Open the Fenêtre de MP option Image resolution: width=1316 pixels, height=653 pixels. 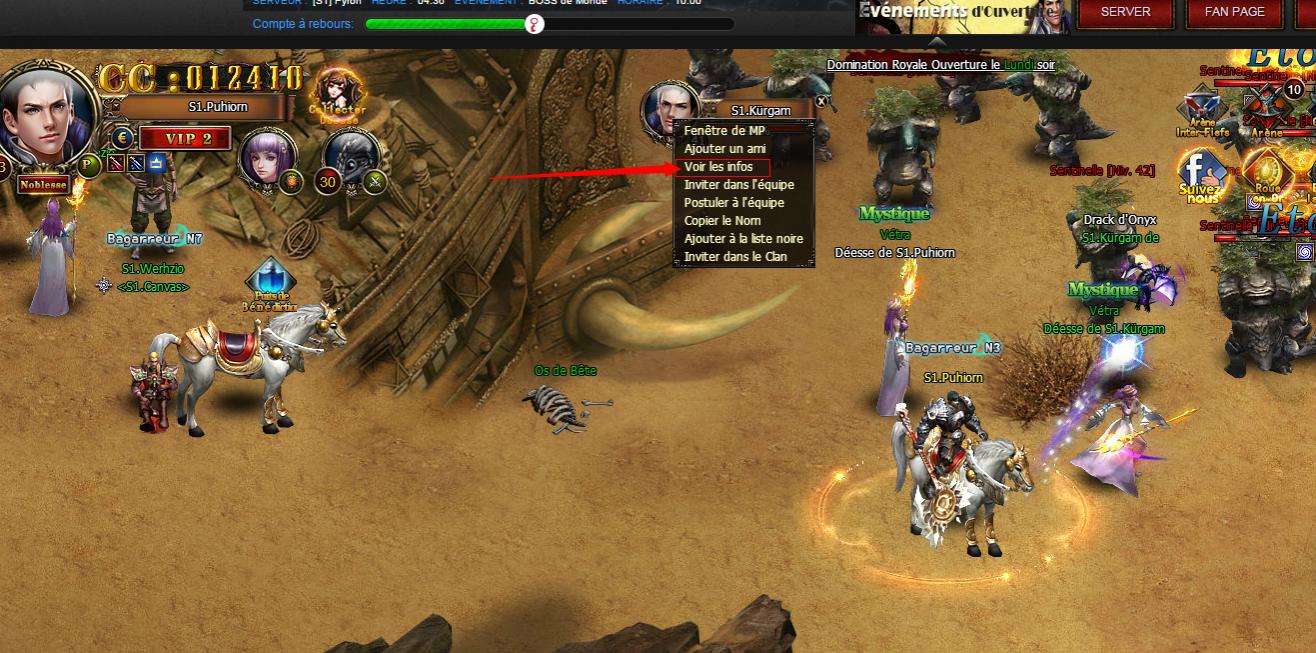pyautogui.click(x=724, y=131)
